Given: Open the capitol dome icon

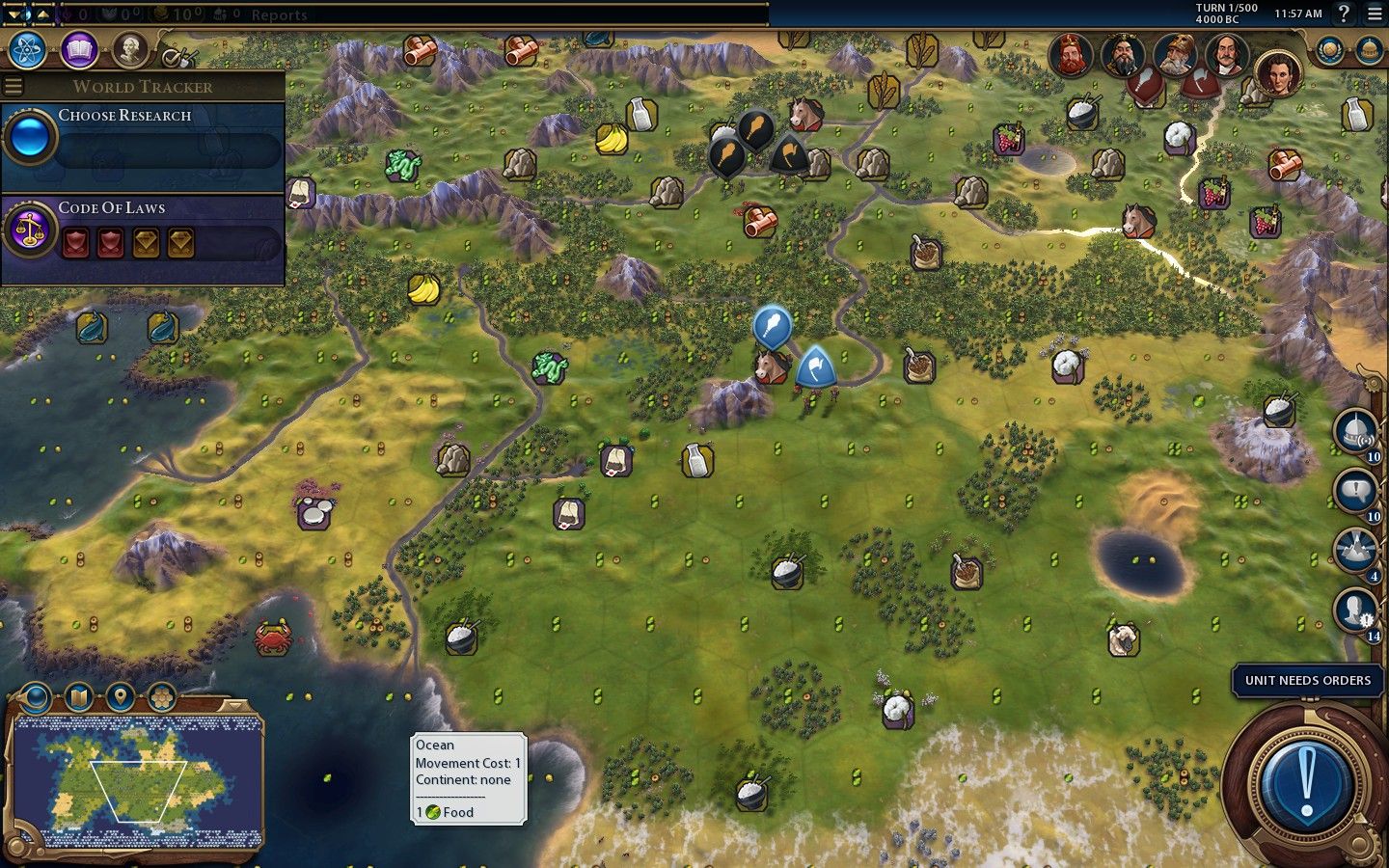Looking at the screenshot, I should coord(1368,50).
